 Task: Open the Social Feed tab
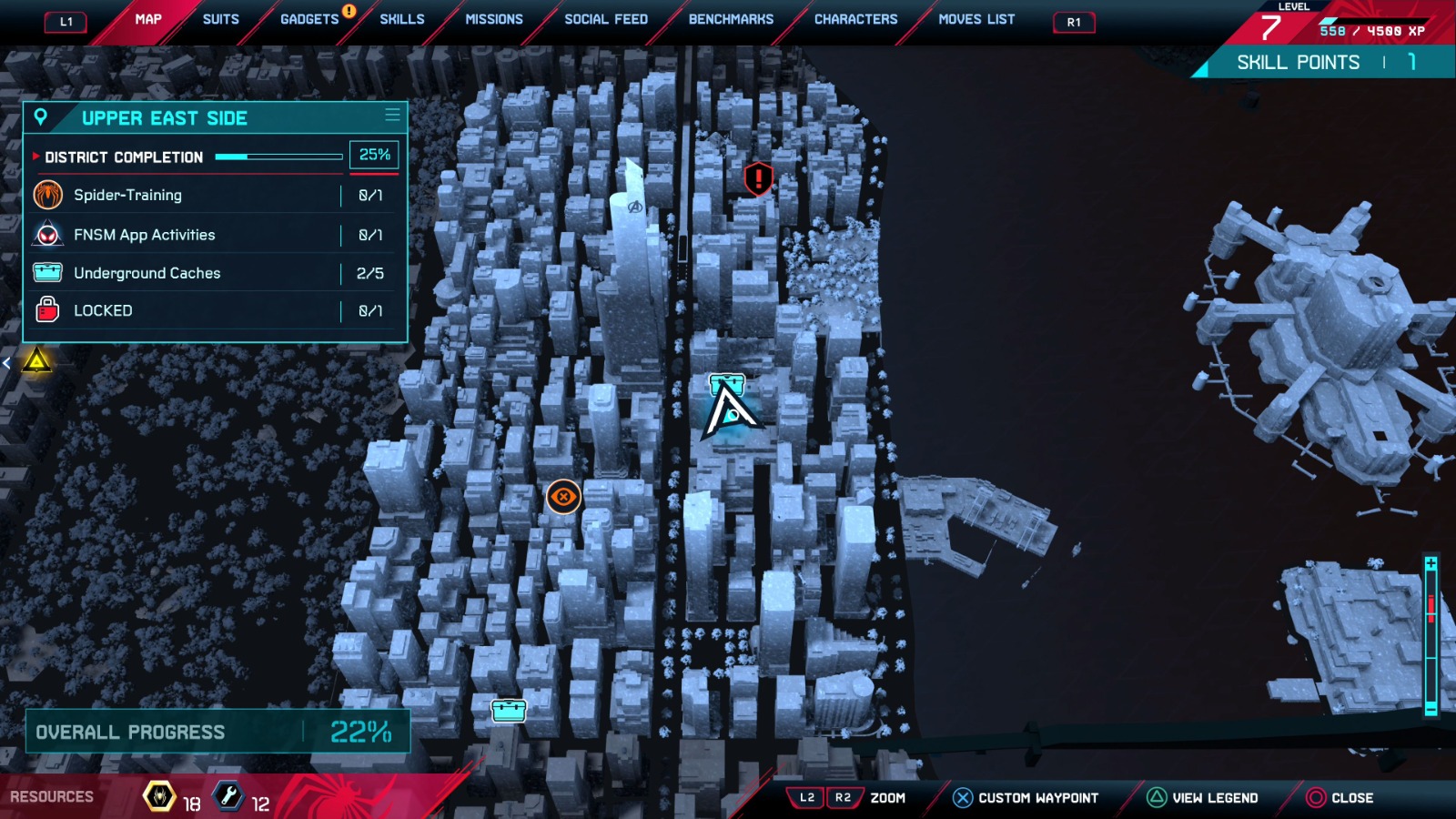[x=606, y=19]
